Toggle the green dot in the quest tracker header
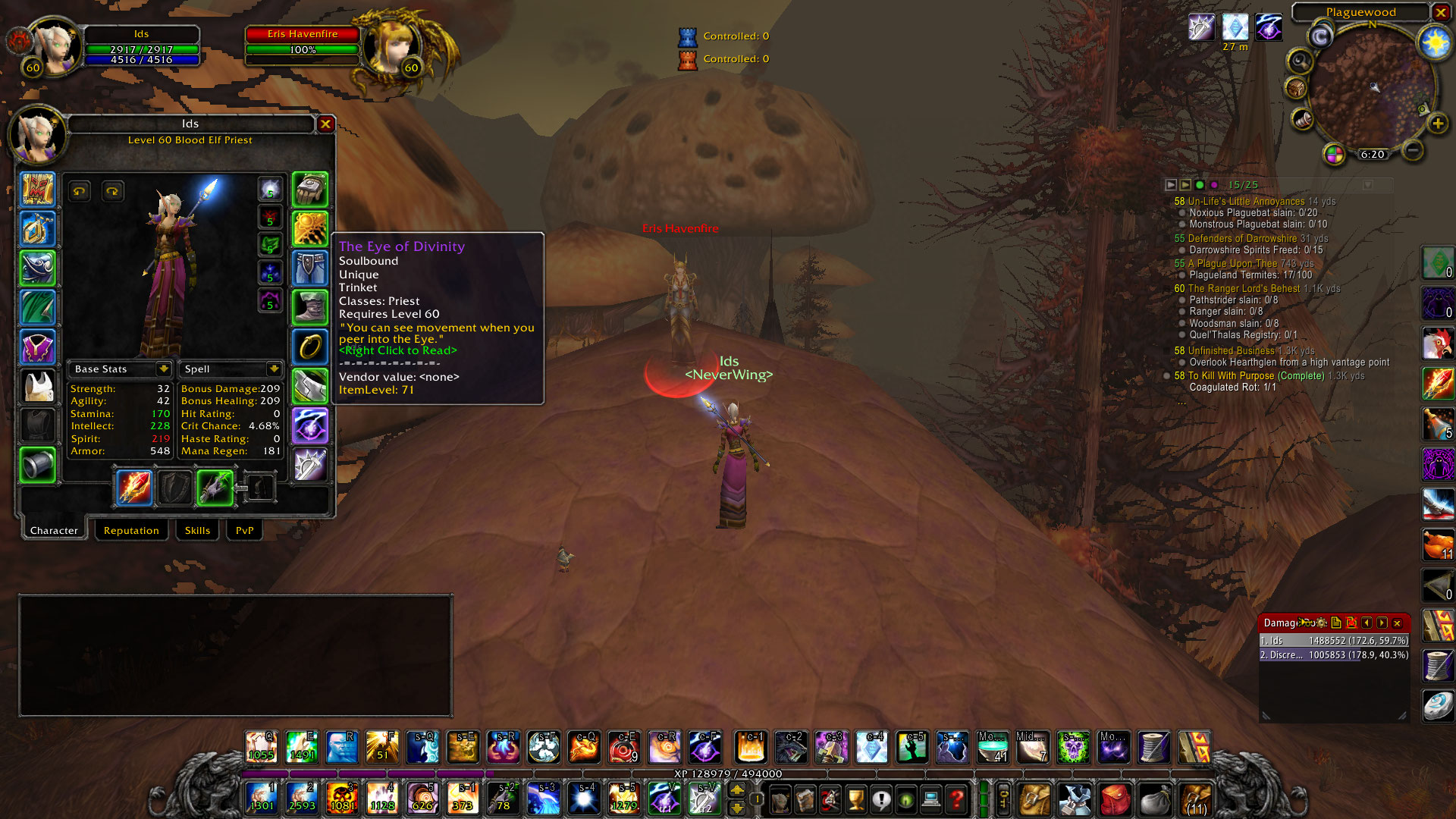The width and height of the screenshot is (1456, 819). pyautogui.click(x=1200, y=184)
